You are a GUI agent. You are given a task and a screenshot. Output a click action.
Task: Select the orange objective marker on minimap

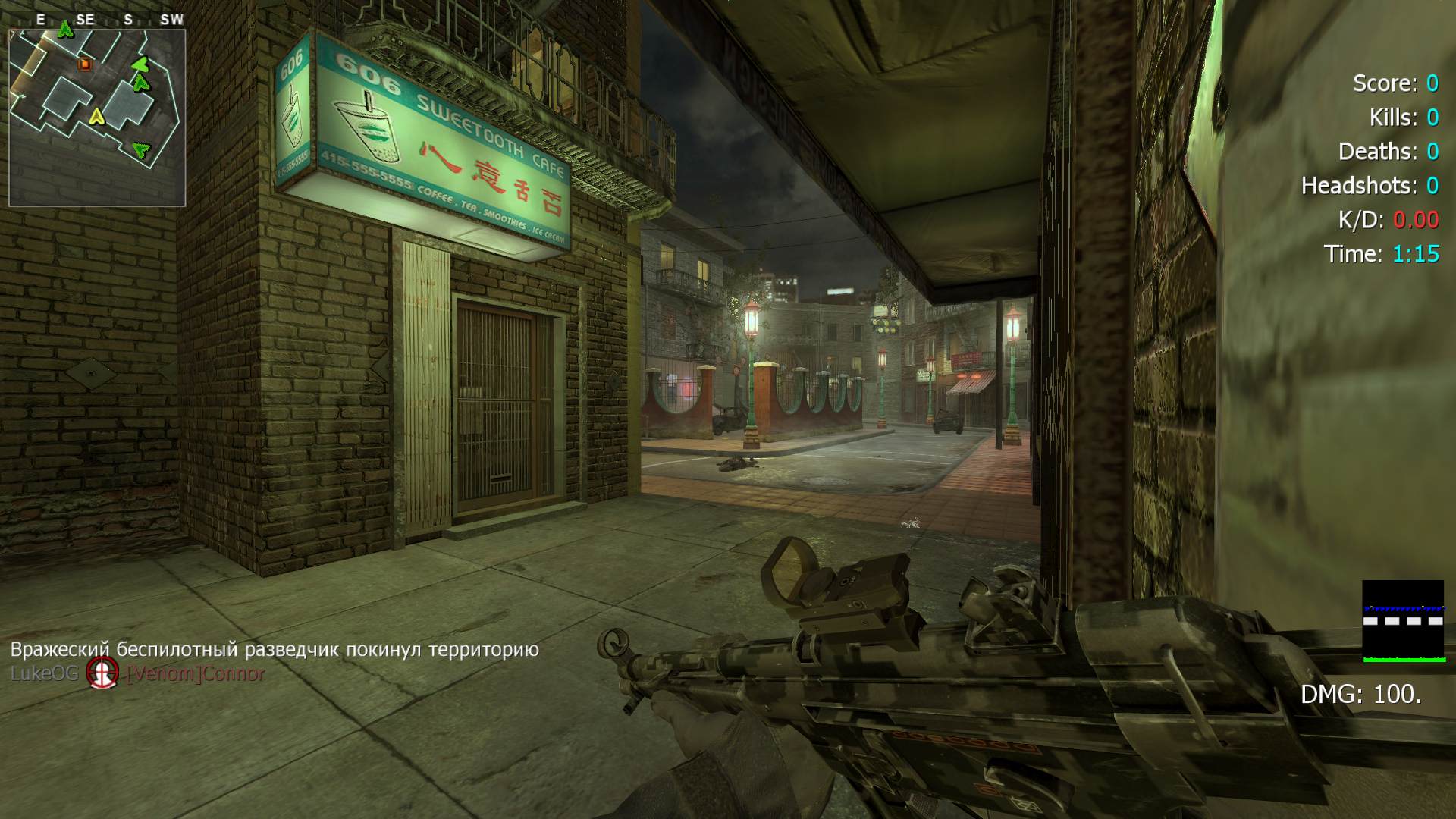point(84,64)
